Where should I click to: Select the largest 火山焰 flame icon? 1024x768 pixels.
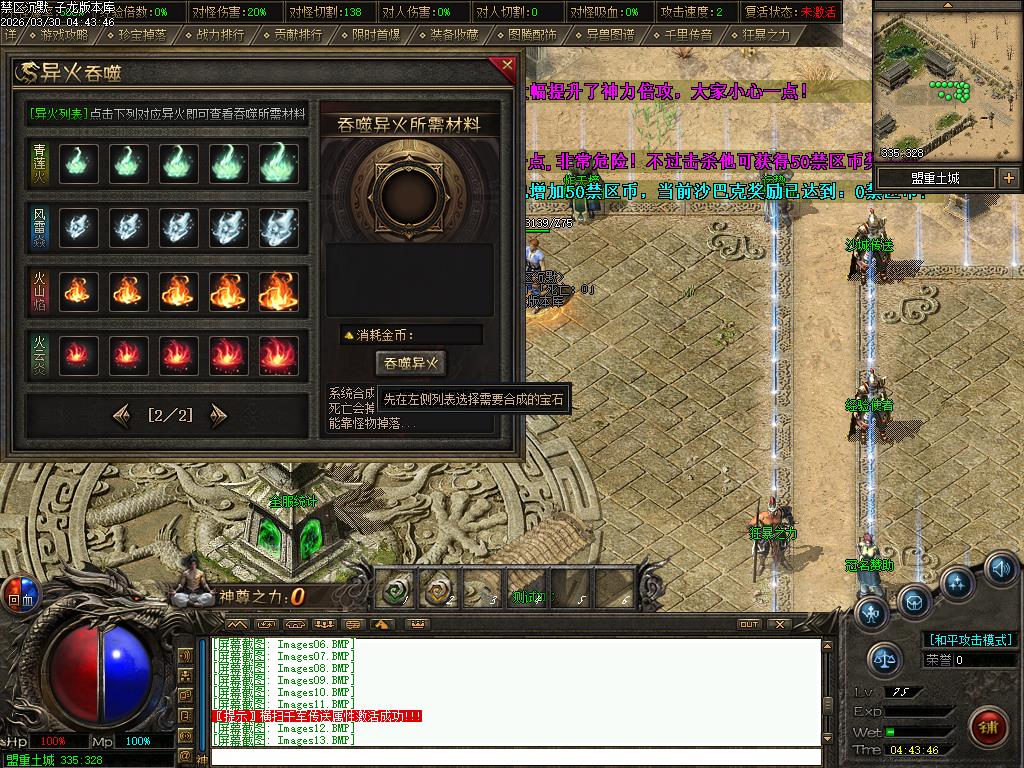(279, 291)
